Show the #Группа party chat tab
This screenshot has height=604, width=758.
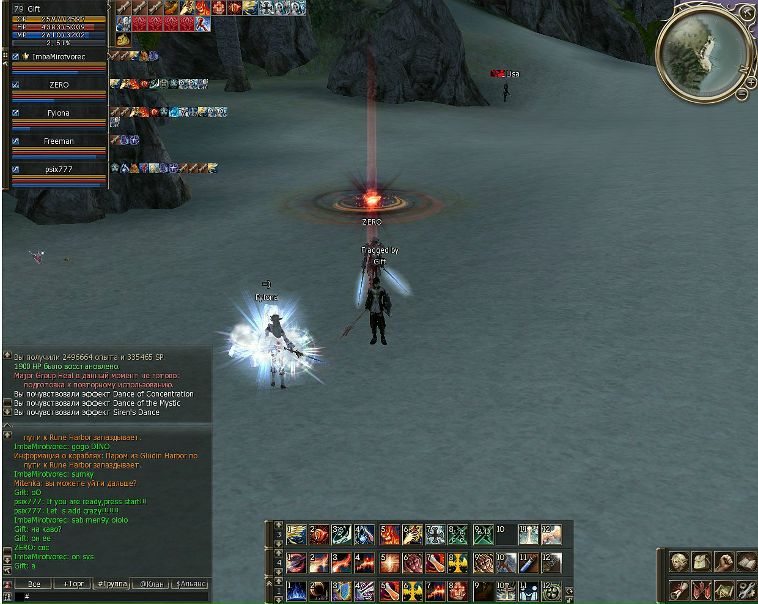point(110,583)
